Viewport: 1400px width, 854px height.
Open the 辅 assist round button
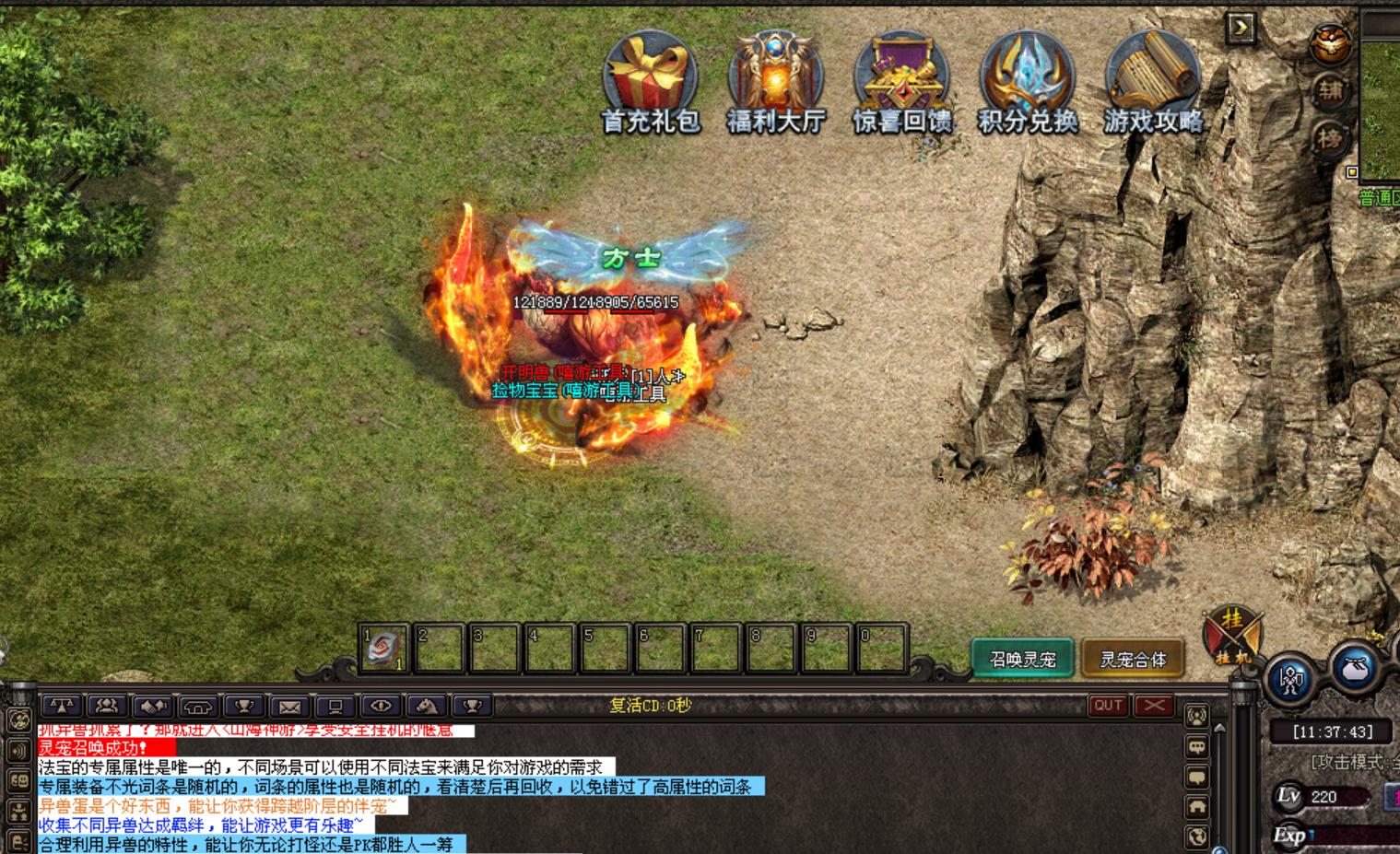(x=1330, y=90)
